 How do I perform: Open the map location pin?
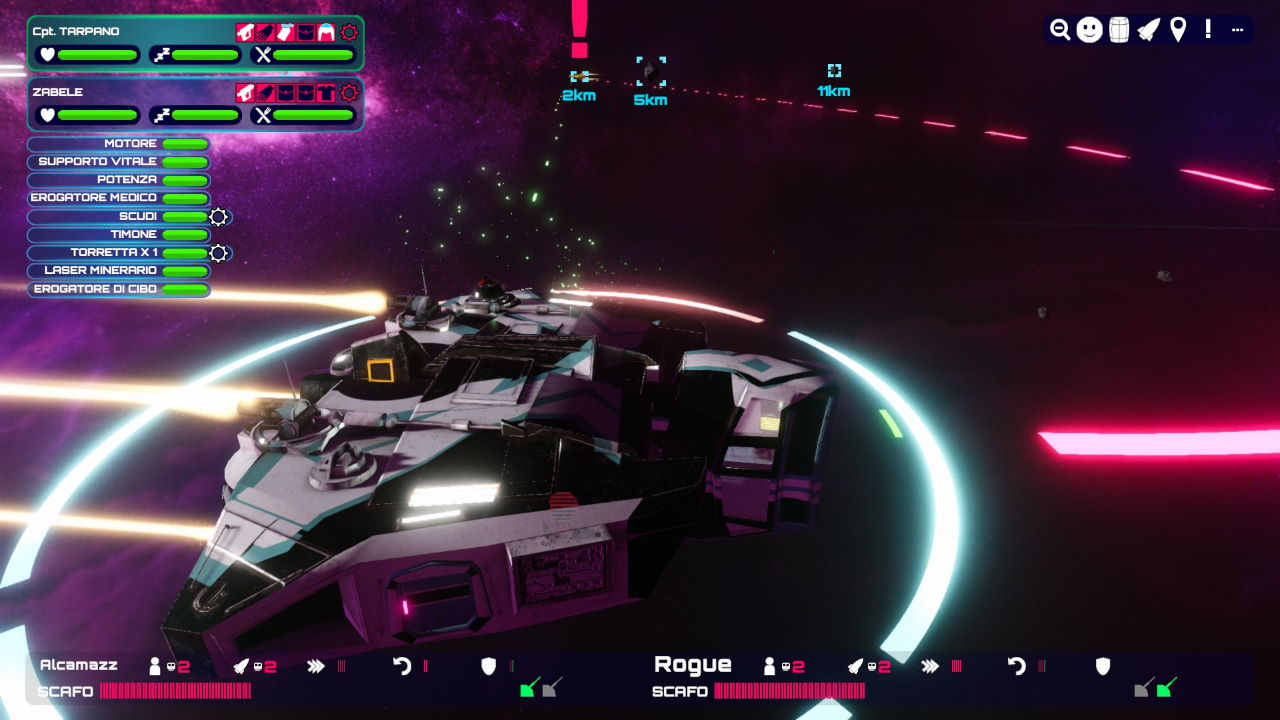click(x=1178, y=30)
